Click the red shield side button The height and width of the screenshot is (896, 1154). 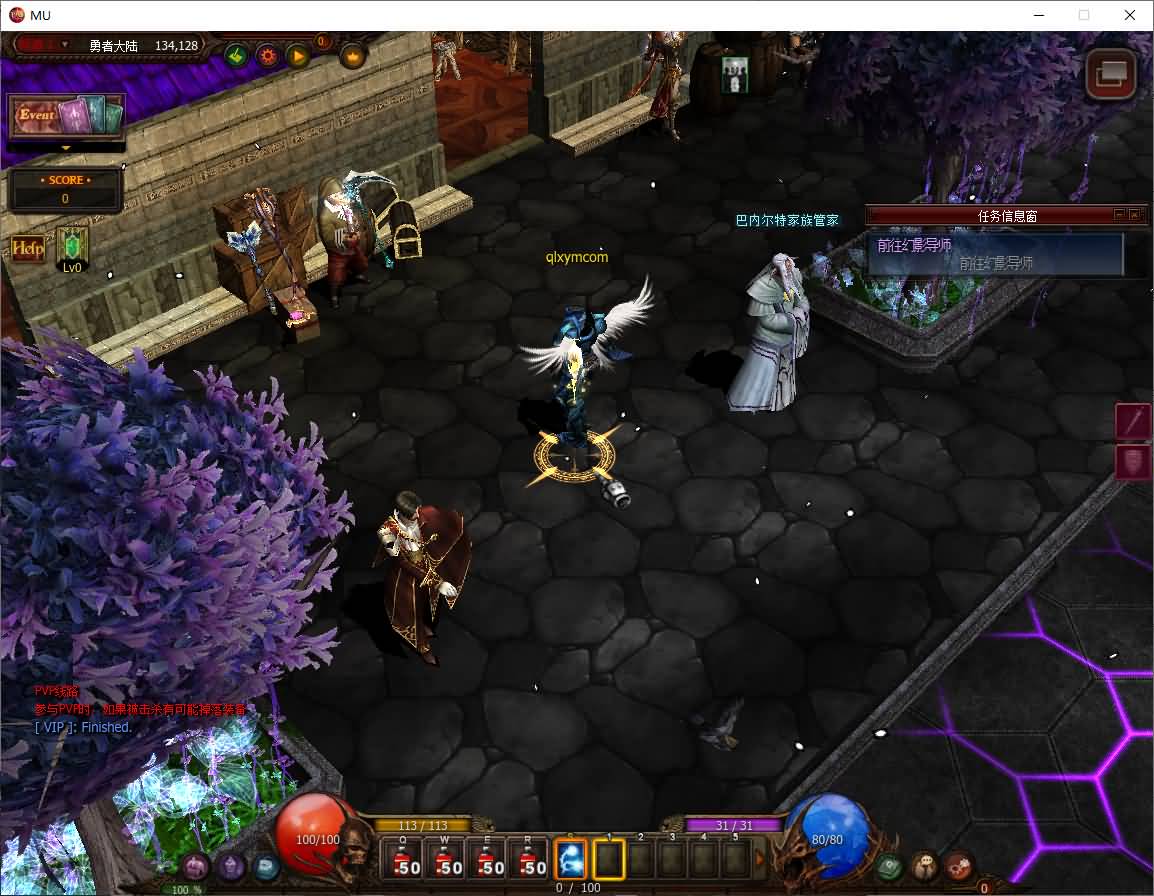click(x=1134, y=462)
